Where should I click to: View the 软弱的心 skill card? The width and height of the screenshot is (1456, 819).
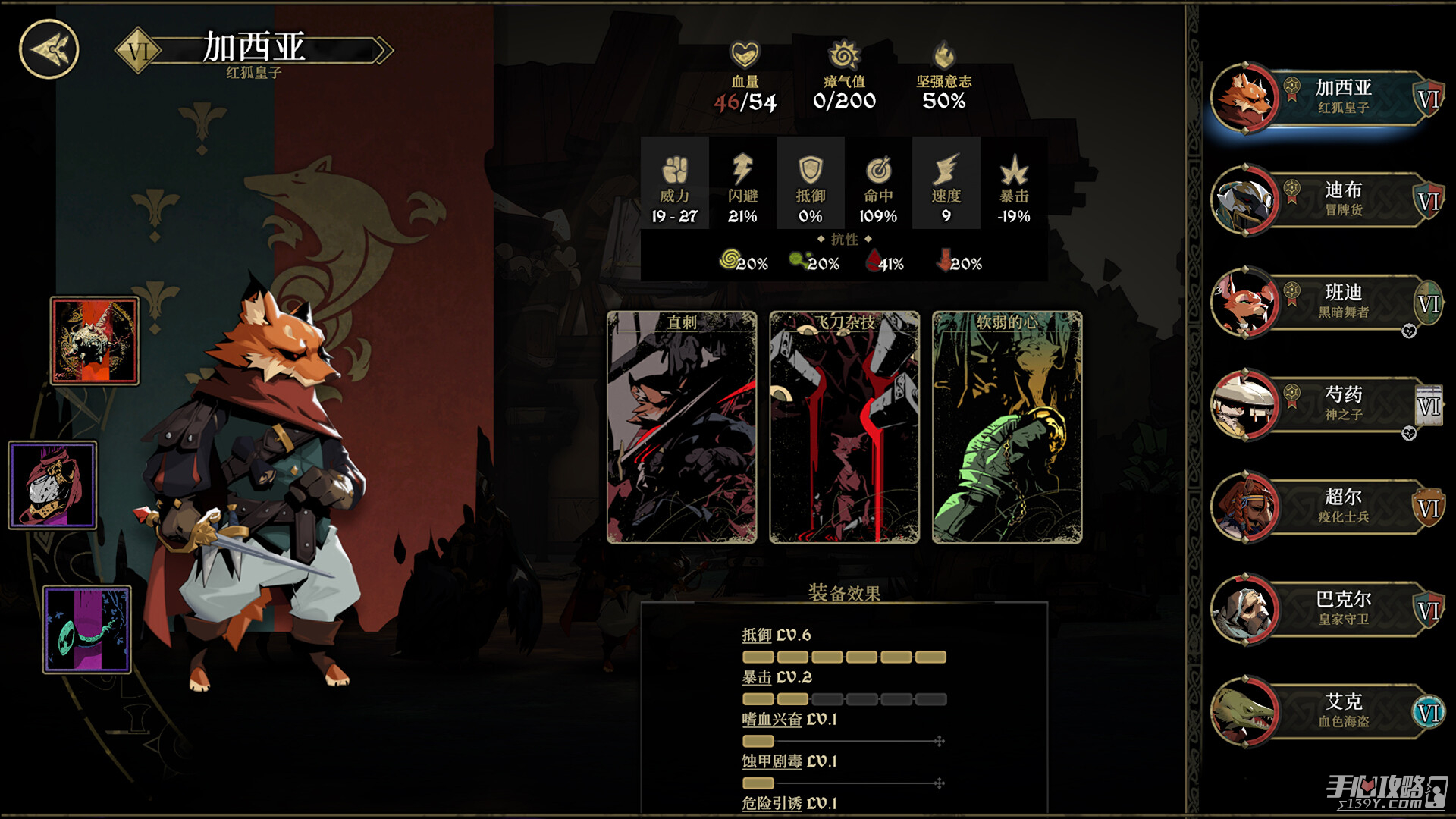[x=1006, y=428]
